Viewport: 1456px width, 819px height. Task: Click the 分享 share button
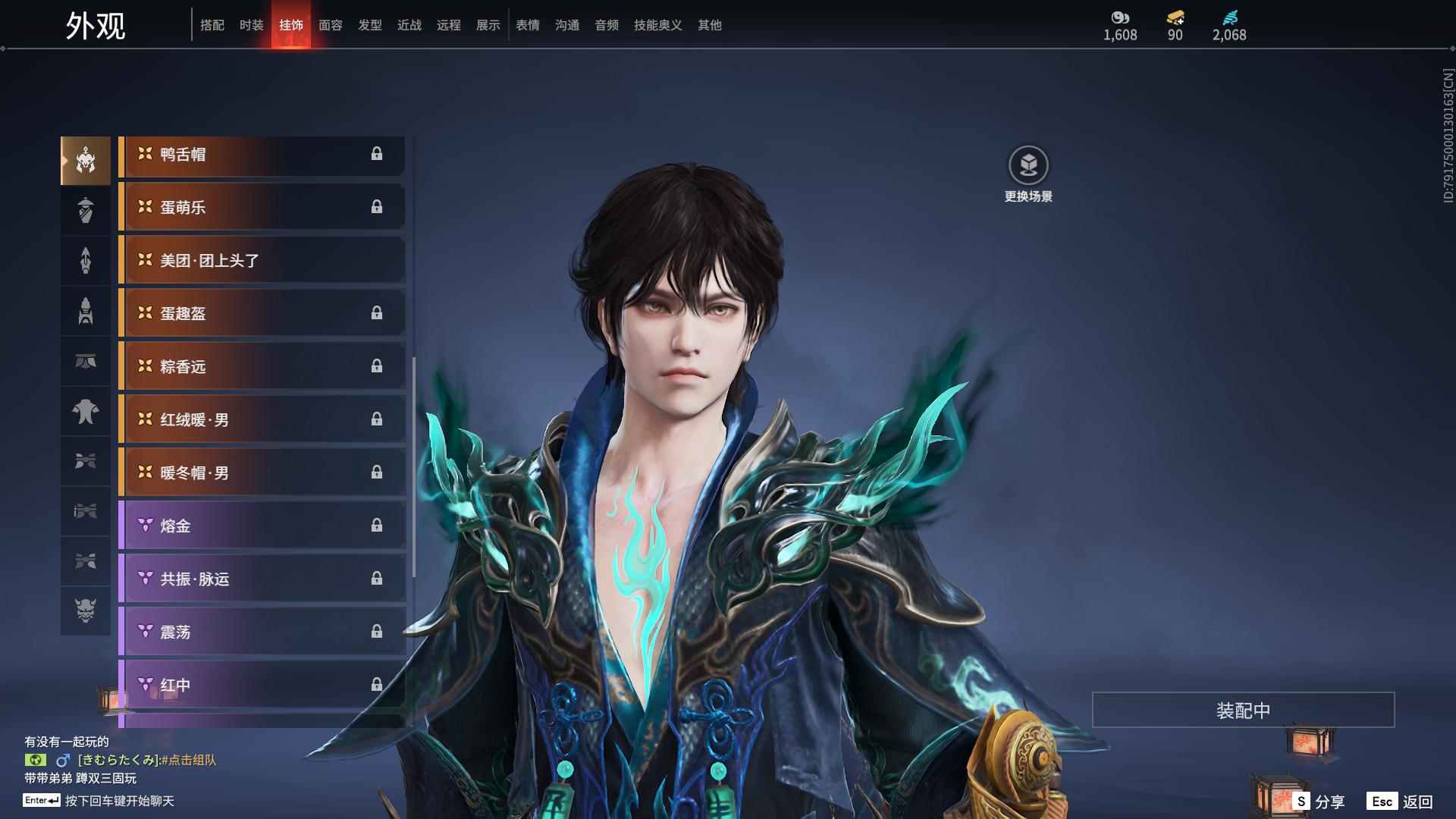(x=1319, y=802)
